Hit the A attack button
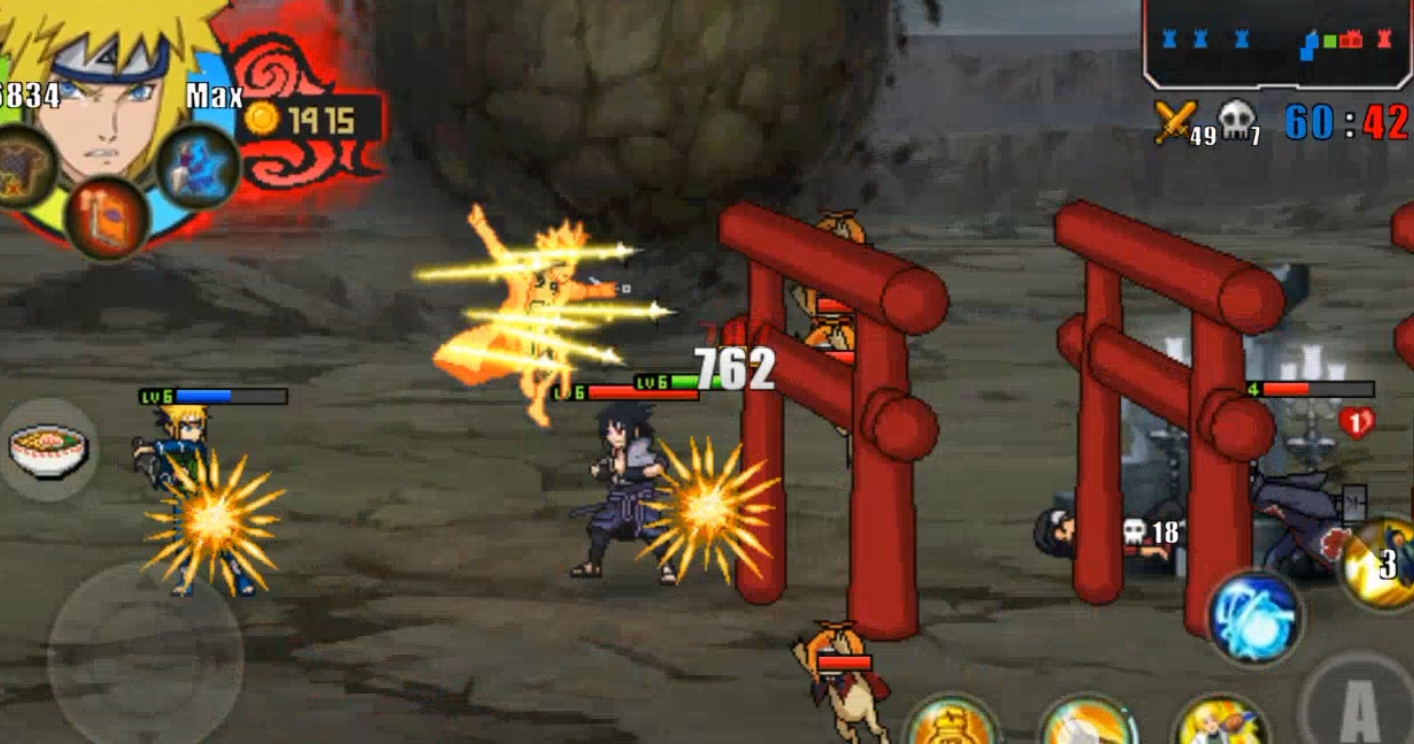Image resolution: width=1414 pixels, height=744 pixels. (1359, 707)
